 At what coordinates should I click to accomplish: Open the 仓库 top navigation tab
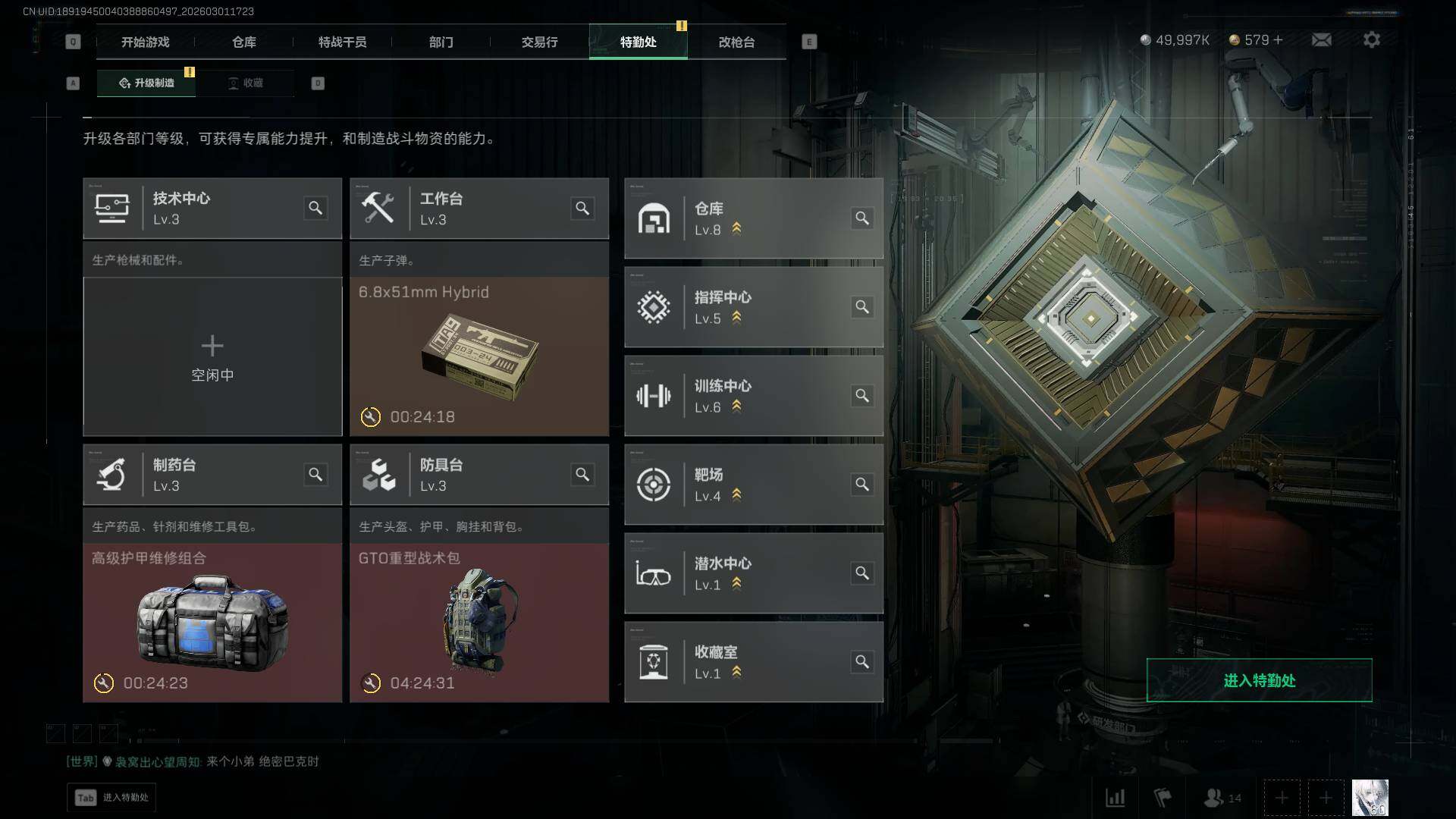click(243, 42)
